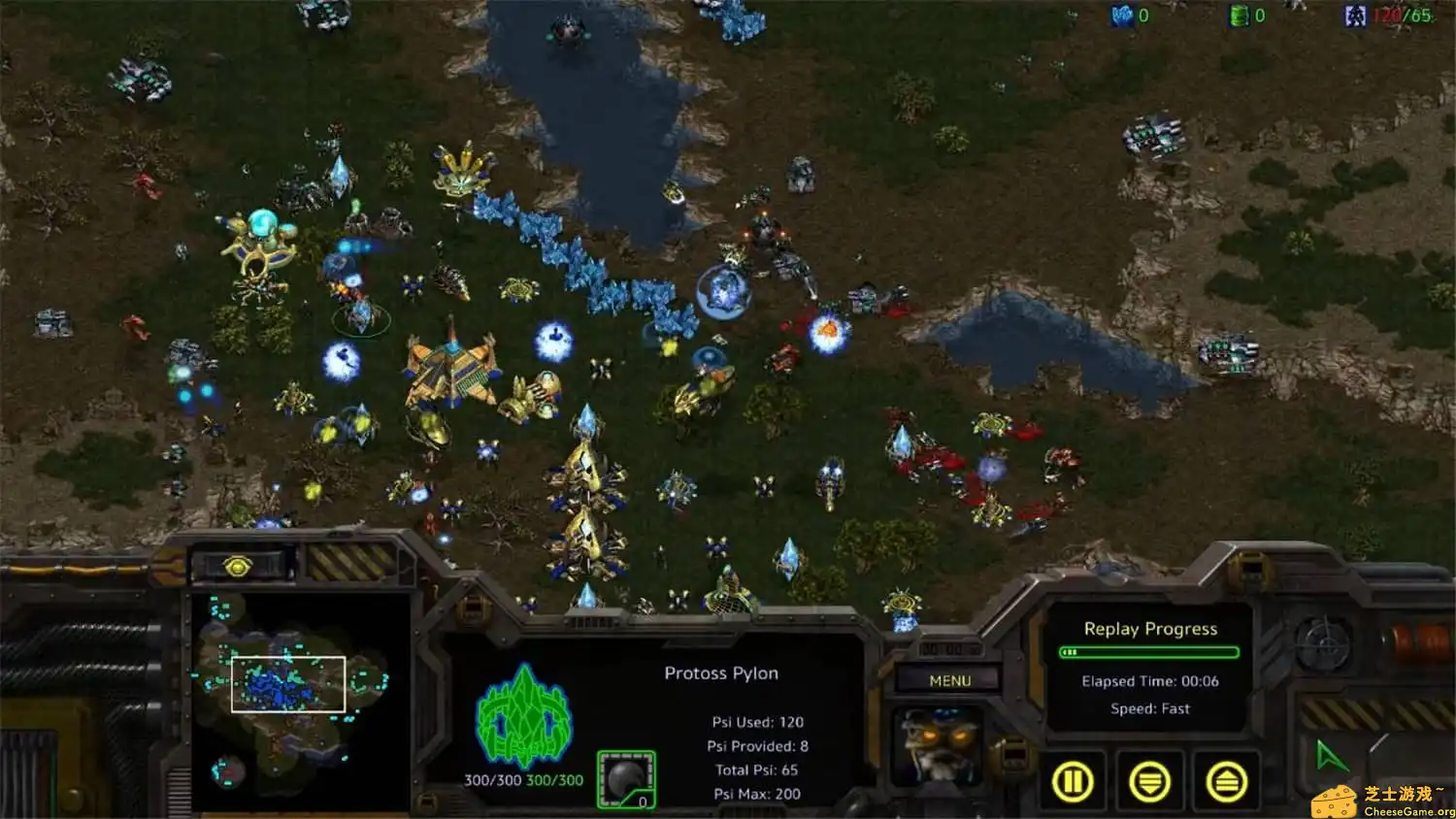Pause the replay playback
The height and width of the screenshot is (819, 1456).
pos(1074,782)
